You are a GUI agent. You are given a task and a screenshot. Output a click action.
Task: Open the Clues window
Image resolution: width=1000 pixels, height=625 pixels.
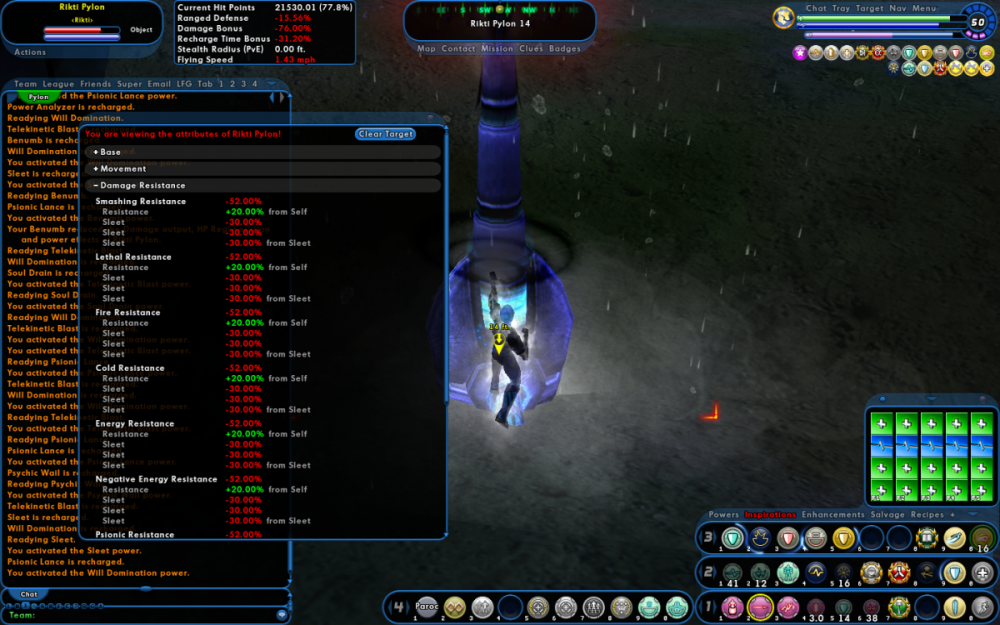532,48
